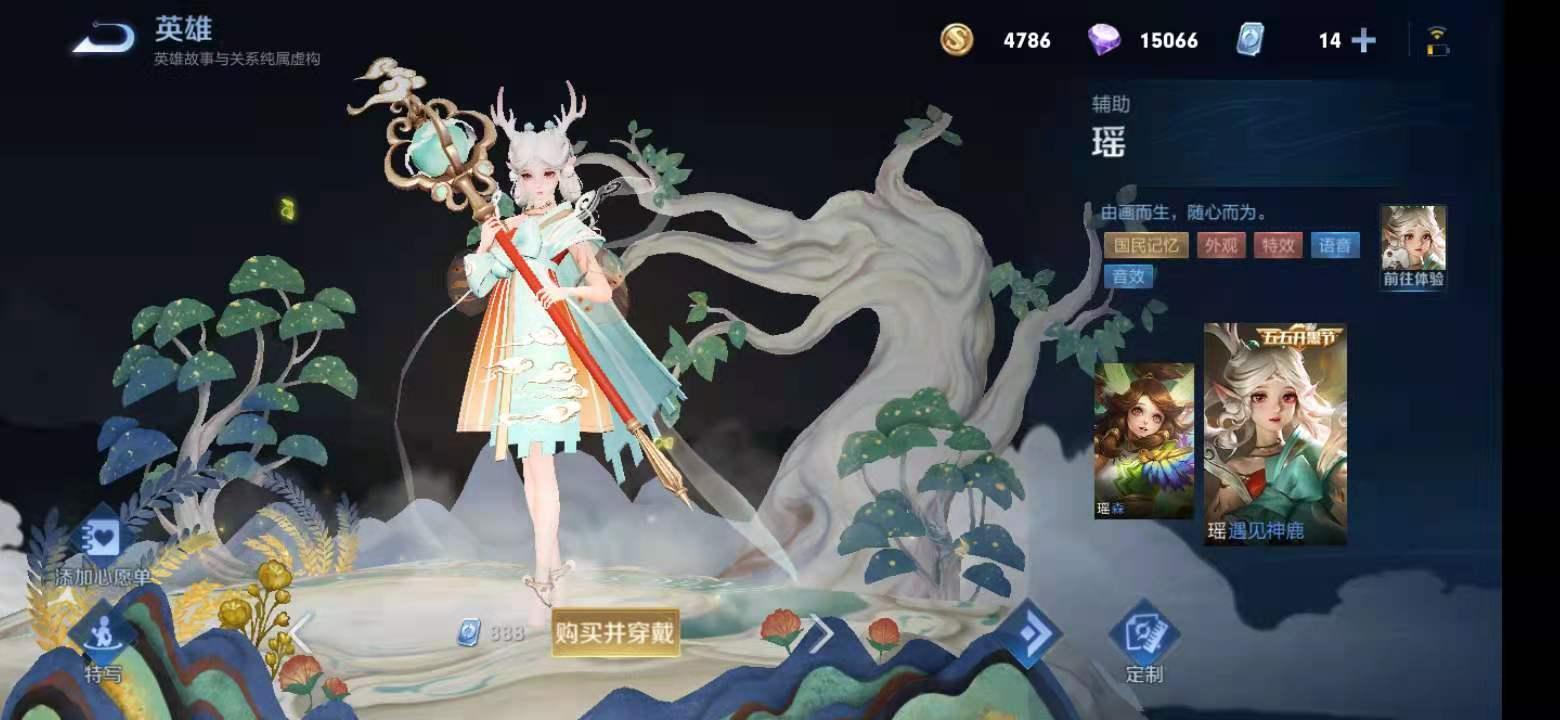This screenshot has height=720, width=1560.
Task: Click the plus icon beside the token count
Action: click(1364, 41)
